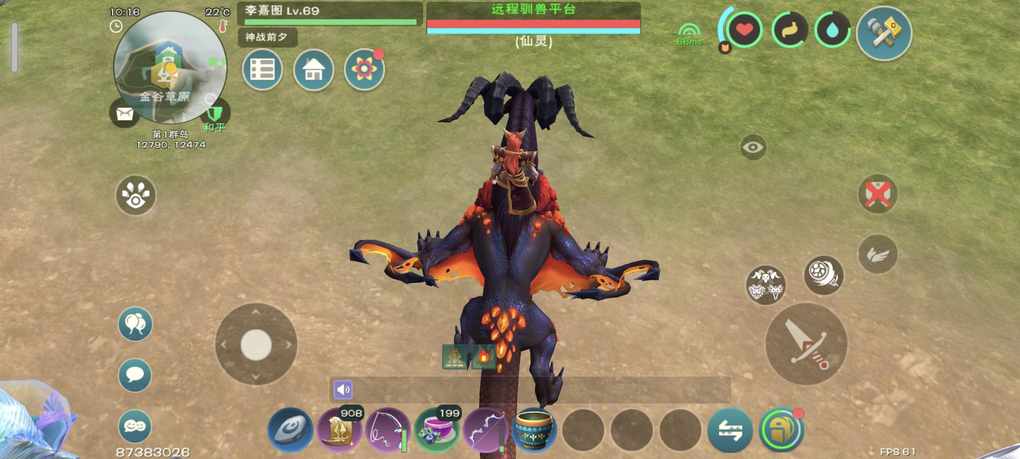Open the flower event icon
This screenshot has width=1020, height=459.
tap(364, 70)
